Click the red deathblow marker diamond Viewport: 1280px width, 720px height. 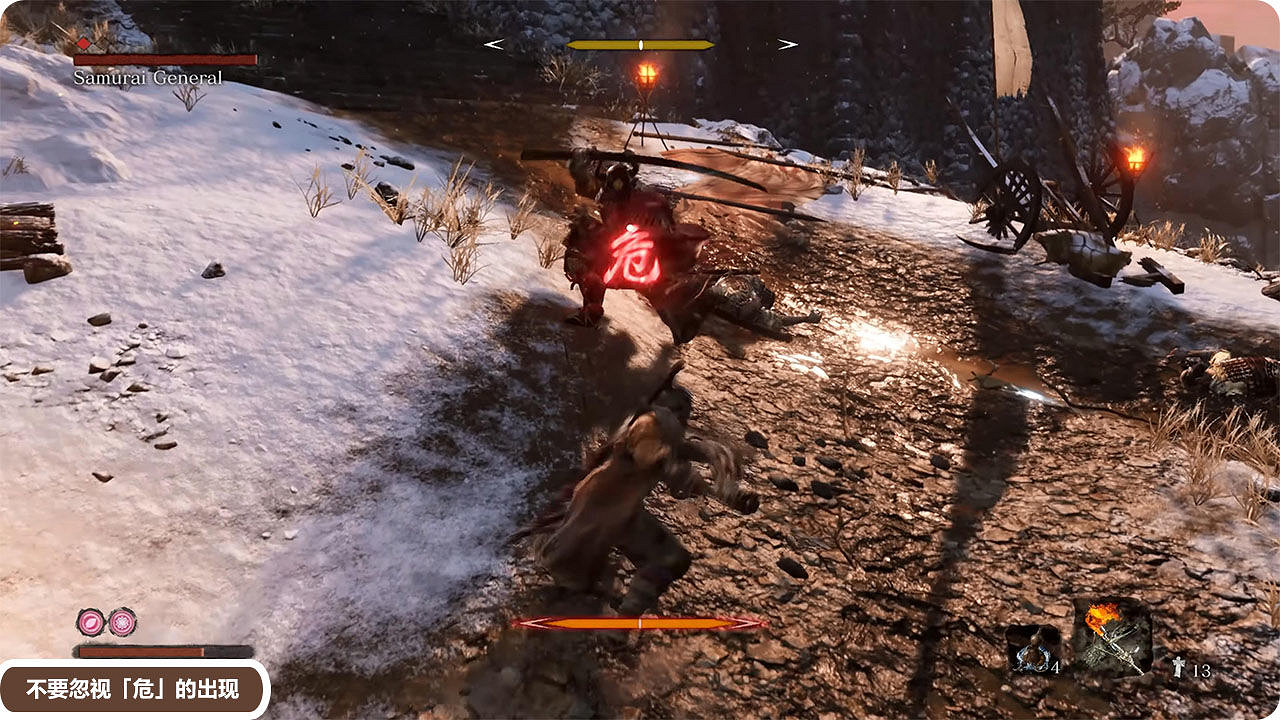pos(83,45)
